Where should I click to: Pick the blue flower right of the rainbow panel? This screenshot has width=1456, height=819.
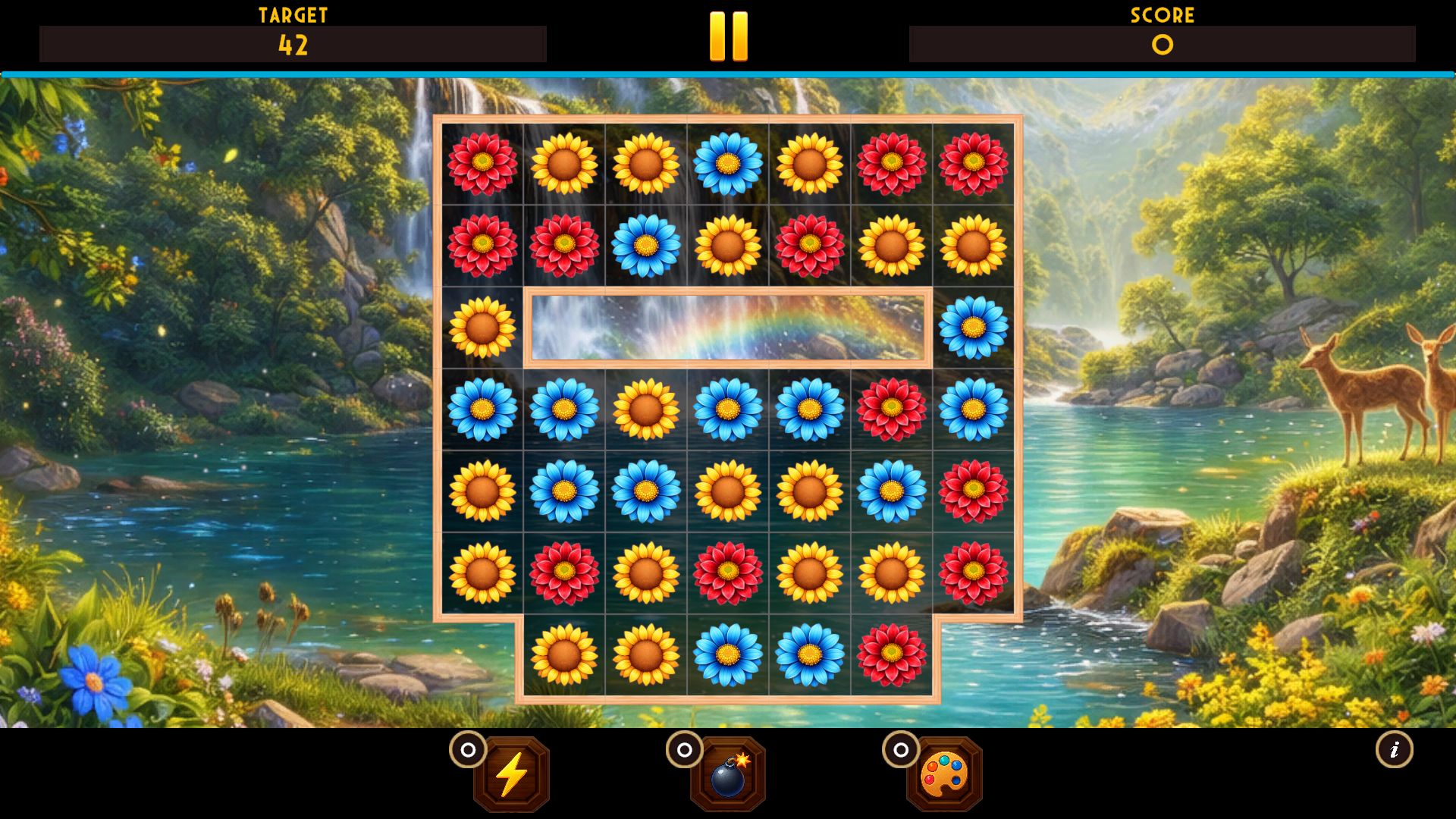click(973, 328)
